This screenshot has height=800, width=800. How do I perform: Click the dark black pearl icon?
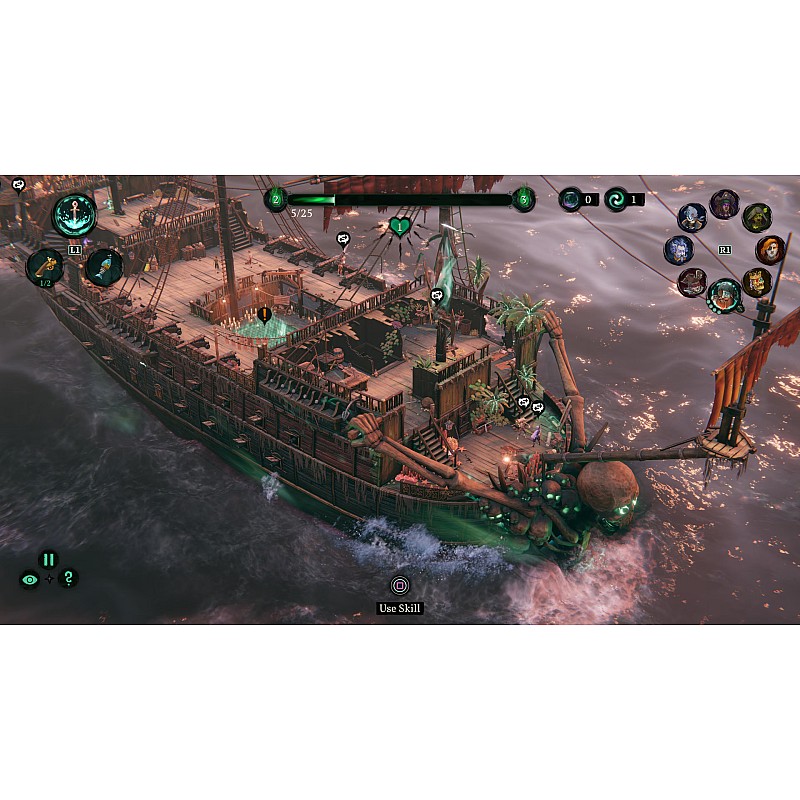[571, 199]
